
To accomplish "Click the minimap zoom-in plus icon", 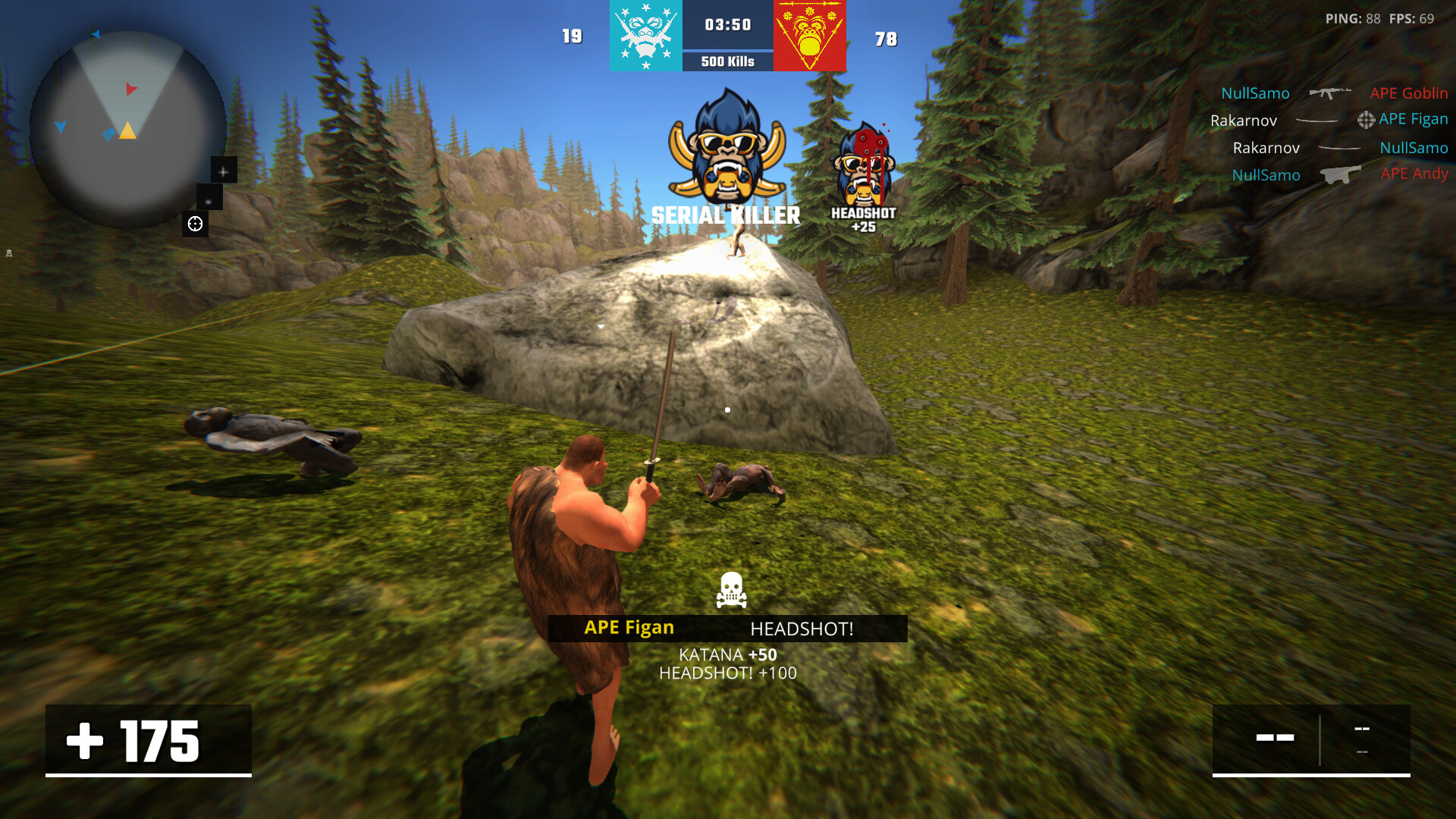I will click(x=223, y=171).
